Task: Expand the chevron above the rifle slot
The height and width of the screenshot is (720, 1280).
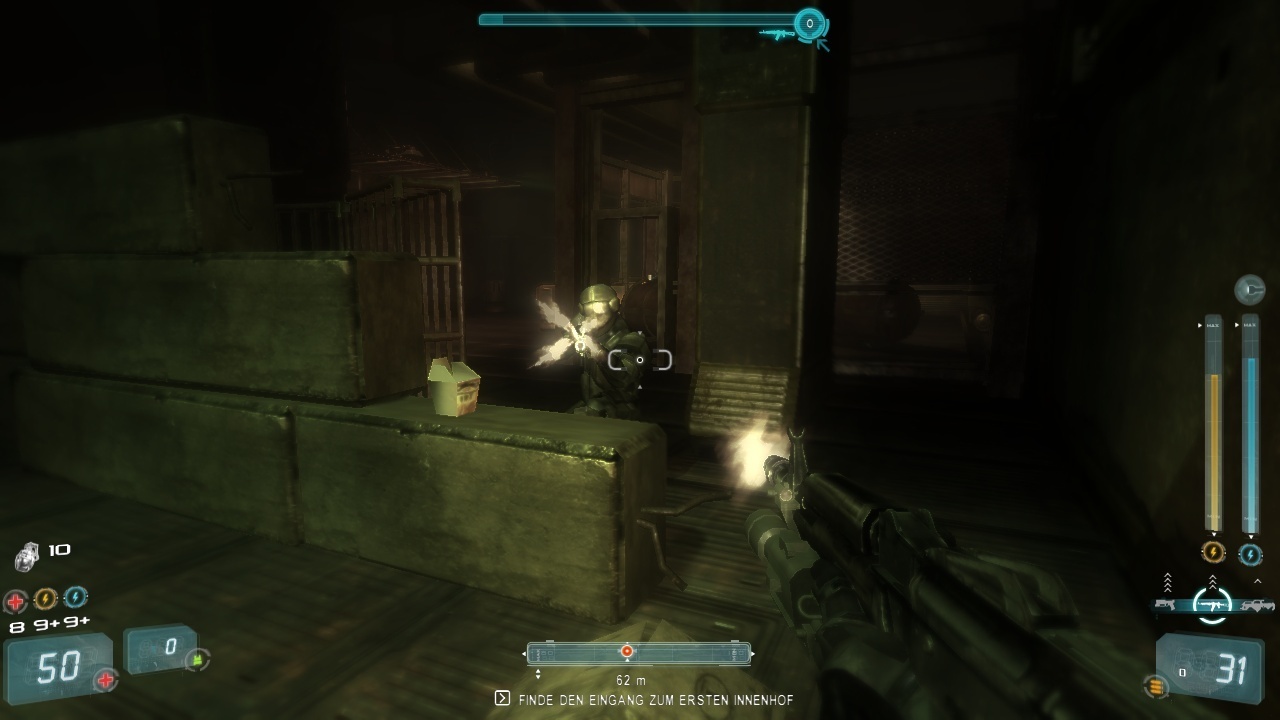Action: click(1212, 581)
